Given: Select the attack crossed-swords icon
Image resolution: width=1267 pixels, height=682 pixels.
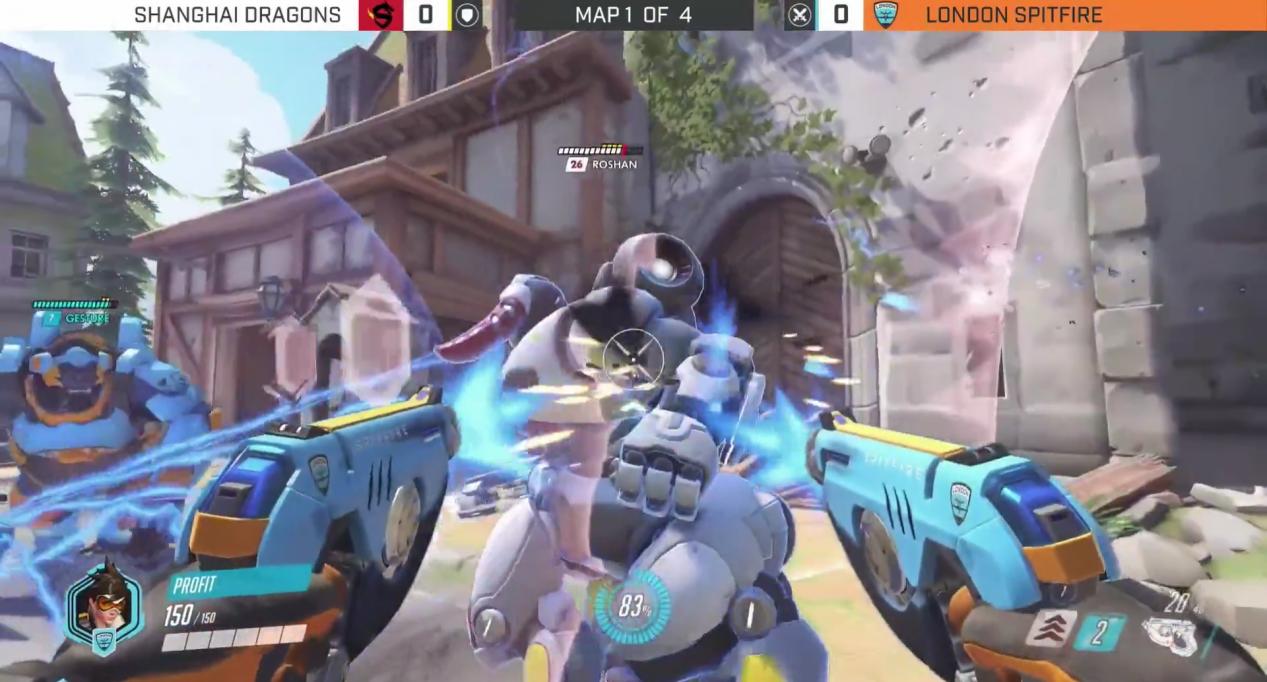Looking at the screenshot, I should pyautogui.click(x=799, y=15).
